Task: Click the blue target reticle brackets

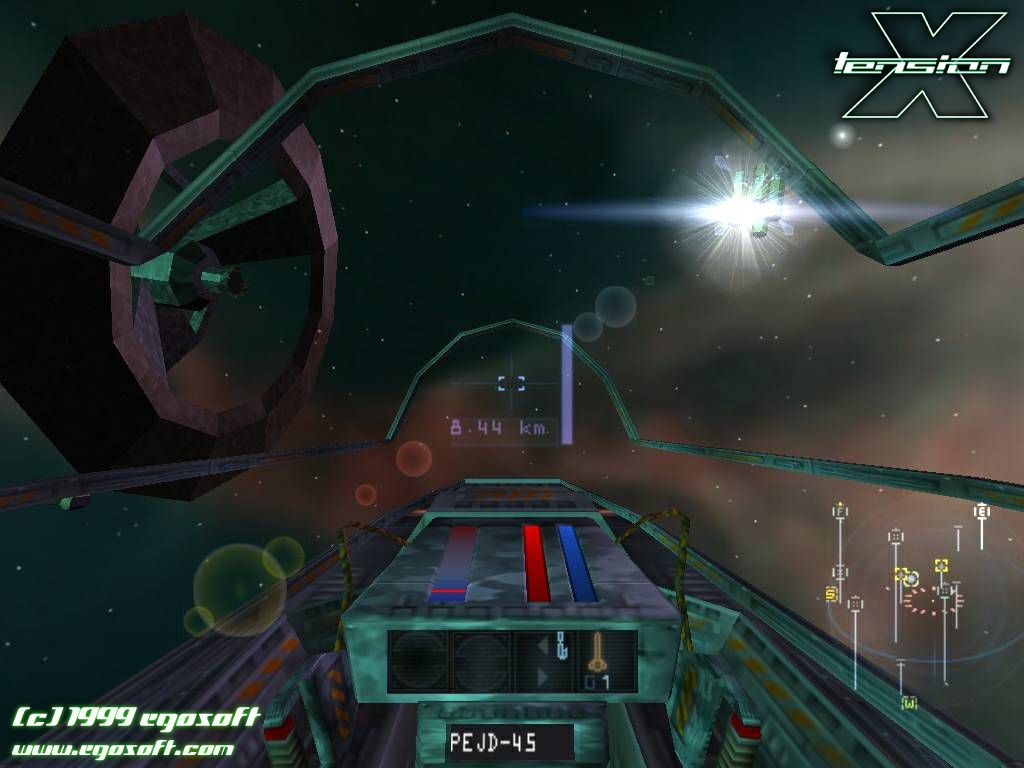Action: click(x=511, y=382)
